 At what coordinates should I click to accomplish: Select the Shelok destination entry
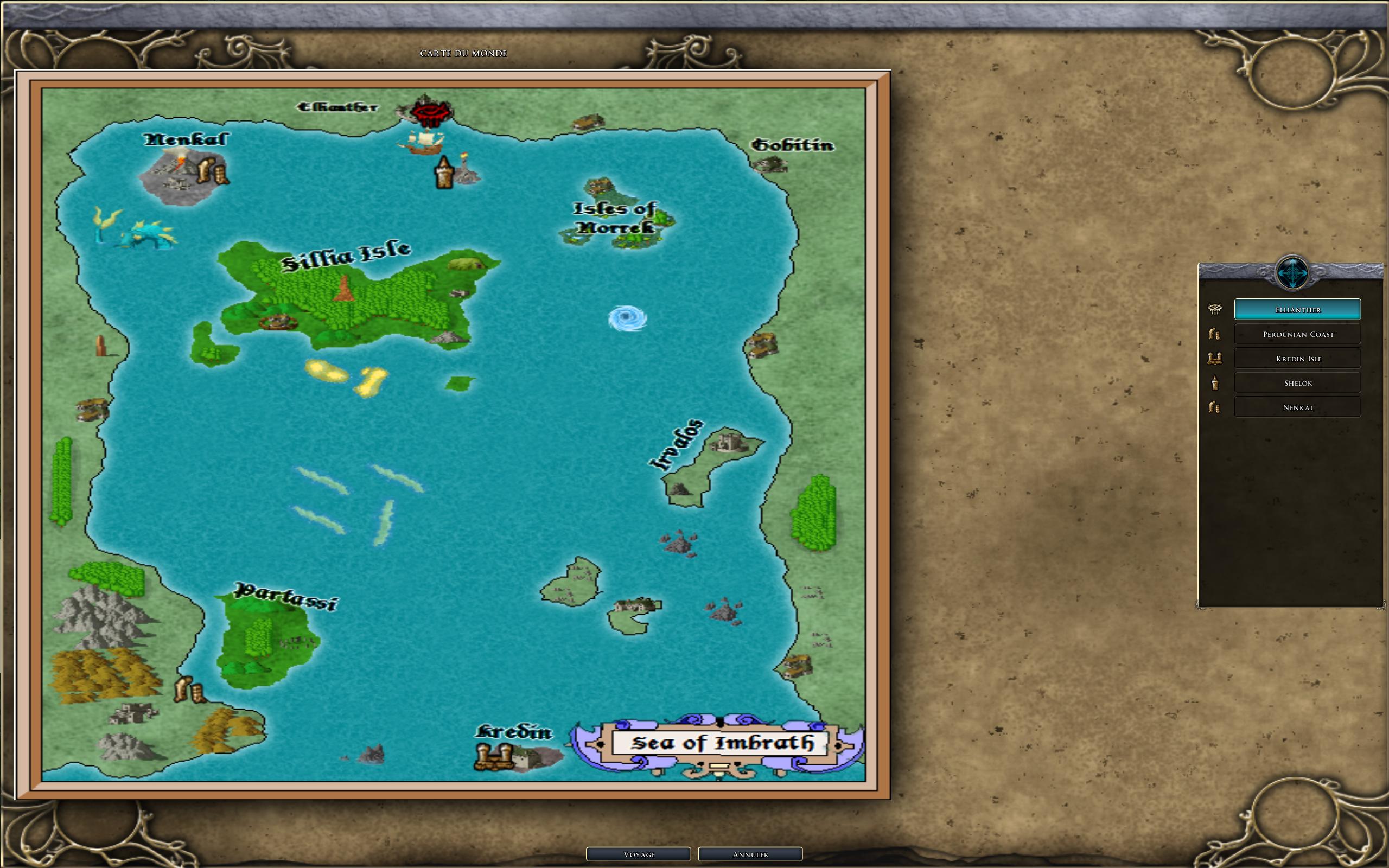tap(1297, 383)
